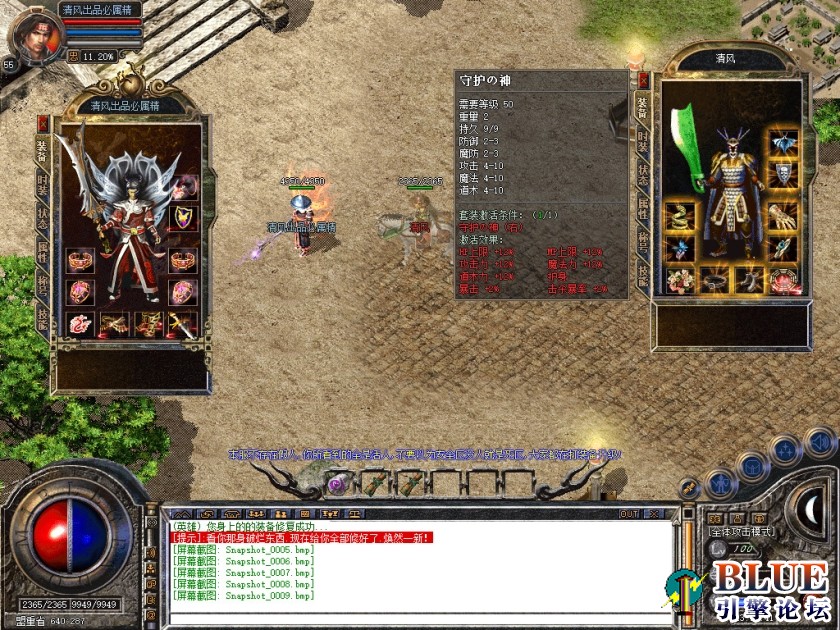Select the golden gauntlet slot
The width and height of the screenshot is (840, 630).
(x=783, y=215)
